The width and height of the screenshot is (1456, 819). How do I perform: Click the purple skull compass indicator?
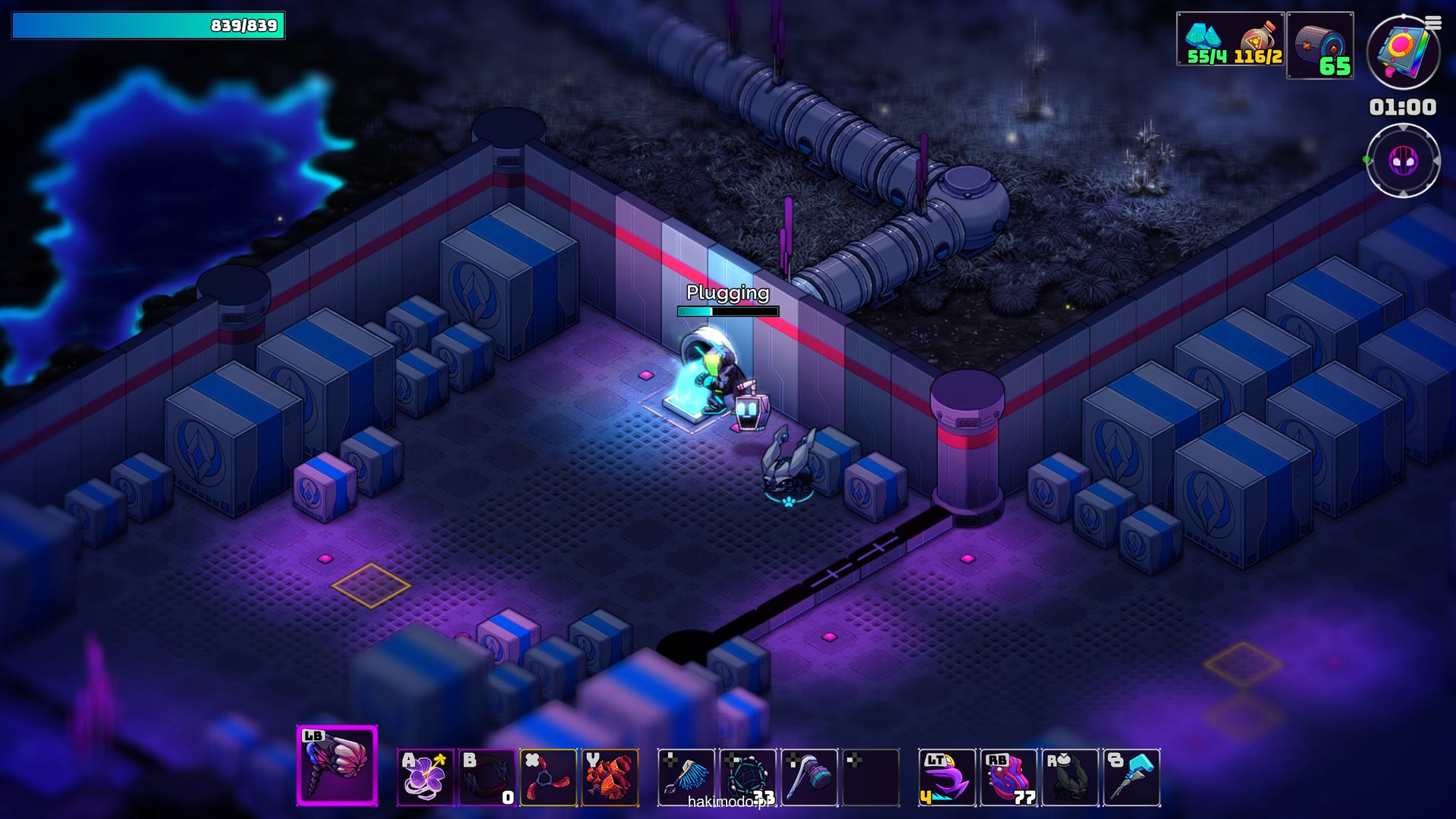click(1403, 161)
